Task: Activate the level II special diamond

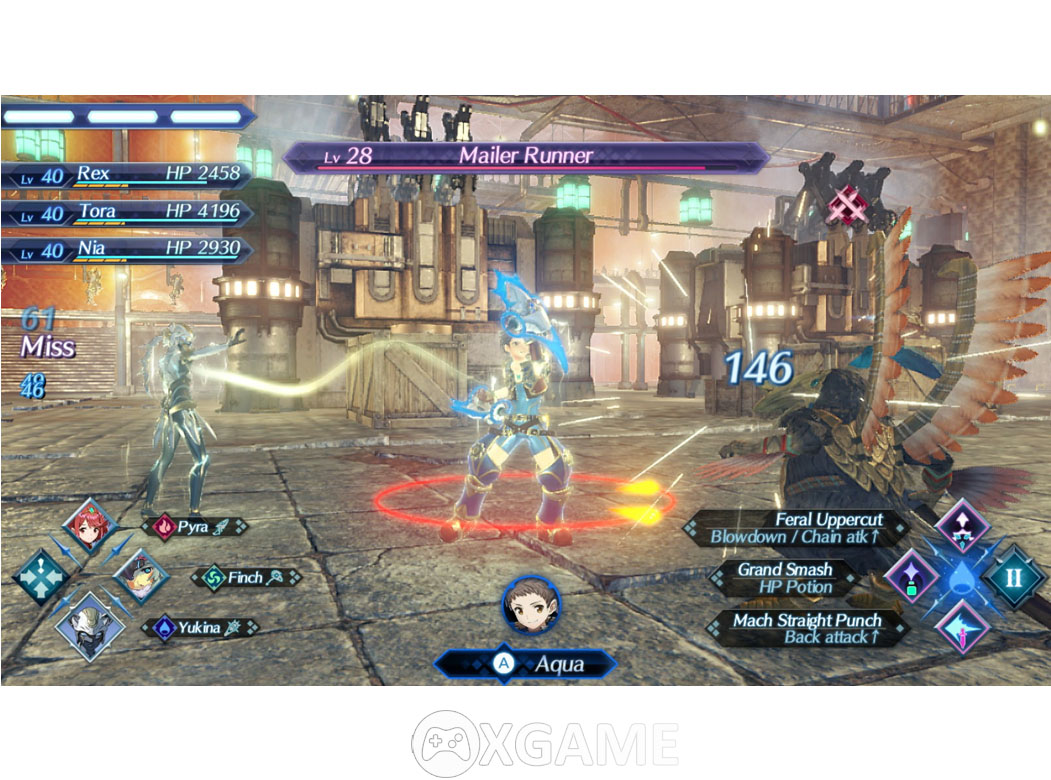Action: click(1014, 577)
